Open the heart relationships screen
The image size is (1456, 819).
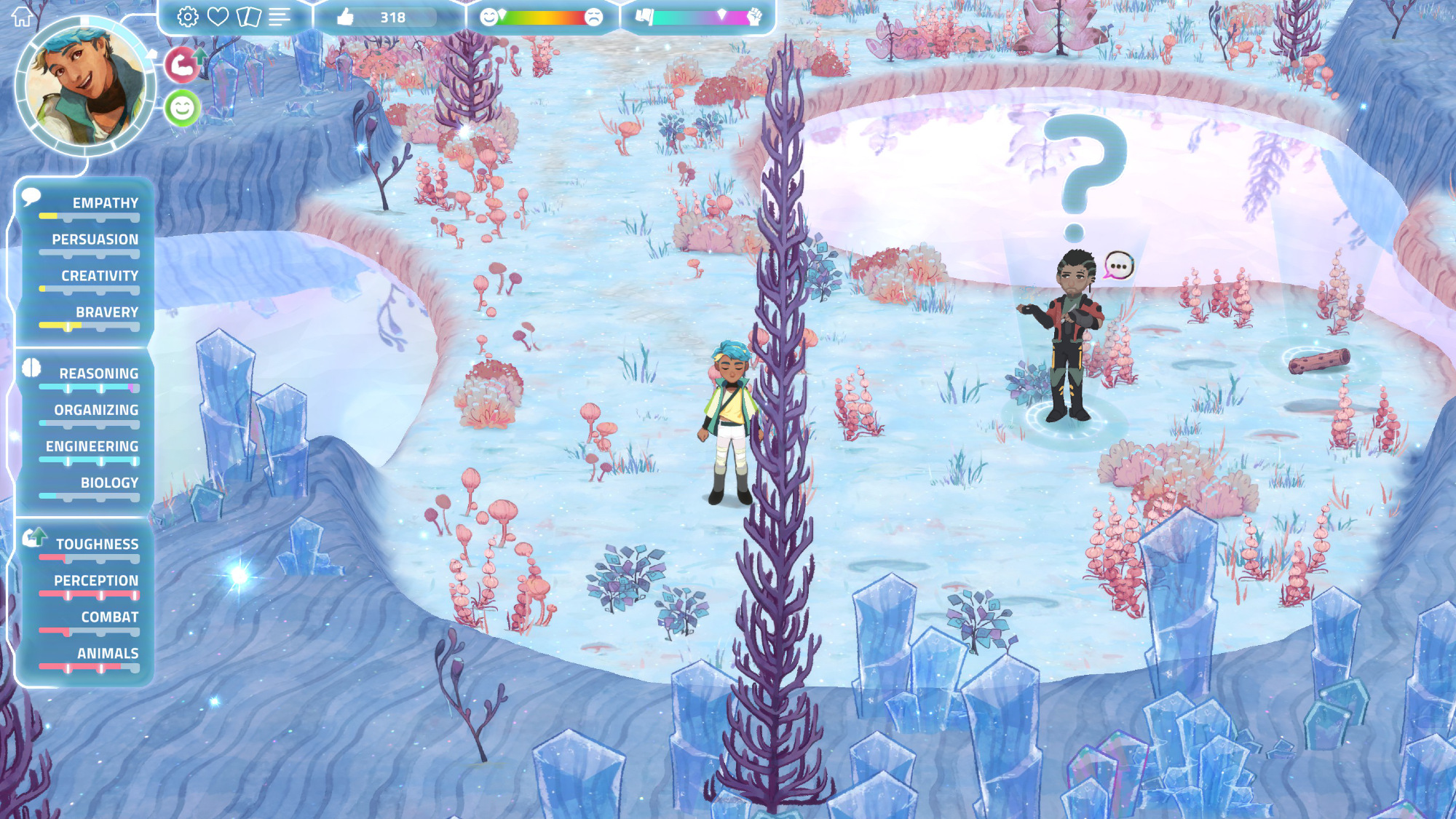(x=218, y=17)
